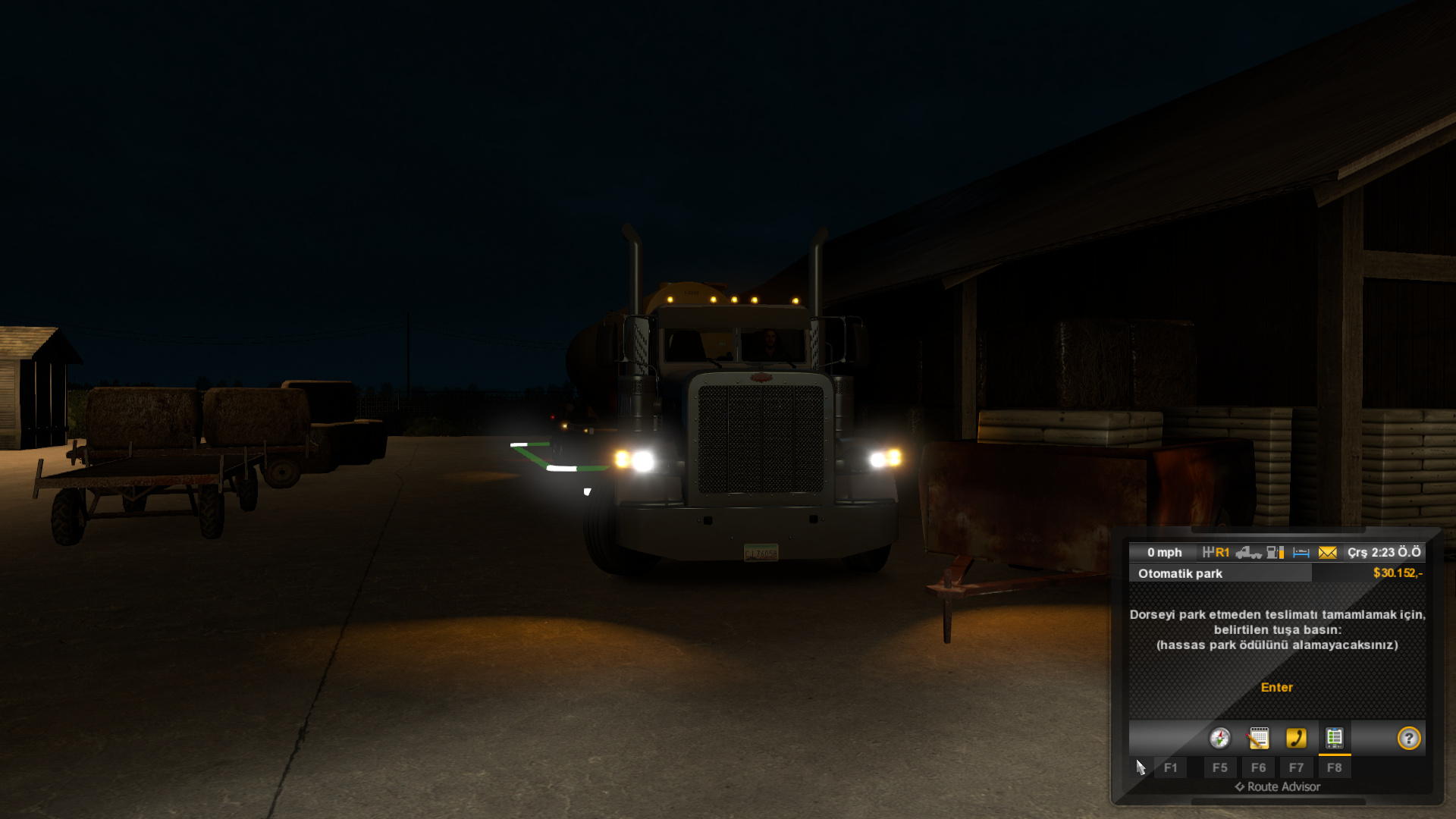Click the blue bed rest icon
Image resolution: width=1456 pixels, height=819 pixels.
coord(1301,553)
